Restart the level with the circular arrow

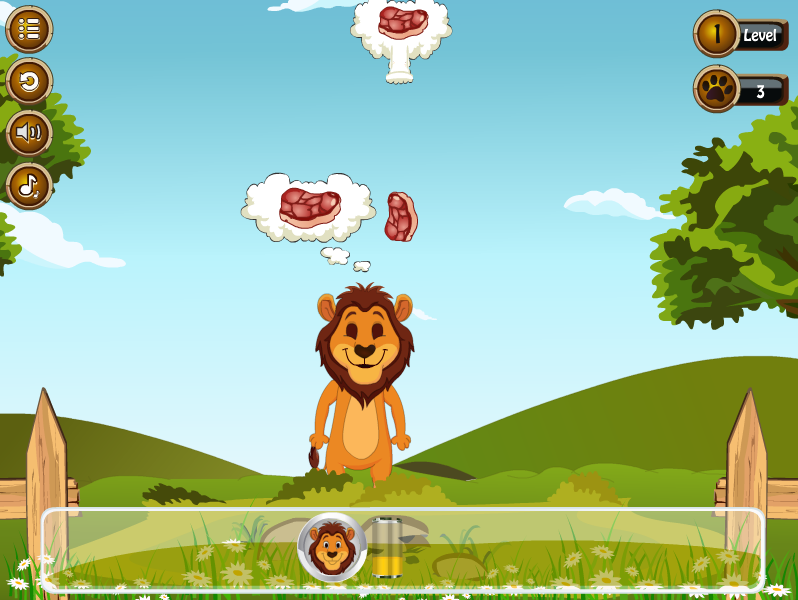29,81
